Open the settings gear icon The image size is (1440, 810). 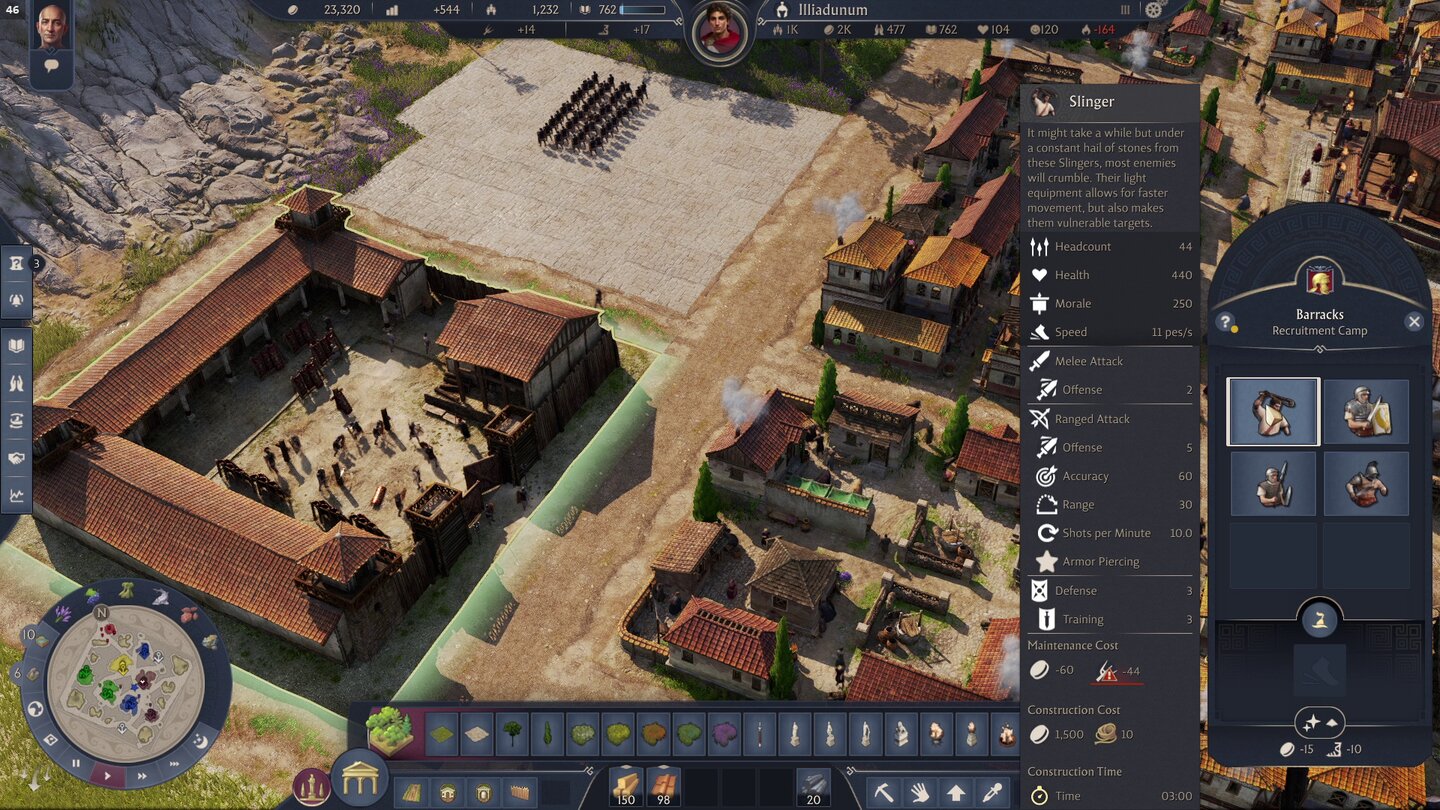coord(1156,9)
